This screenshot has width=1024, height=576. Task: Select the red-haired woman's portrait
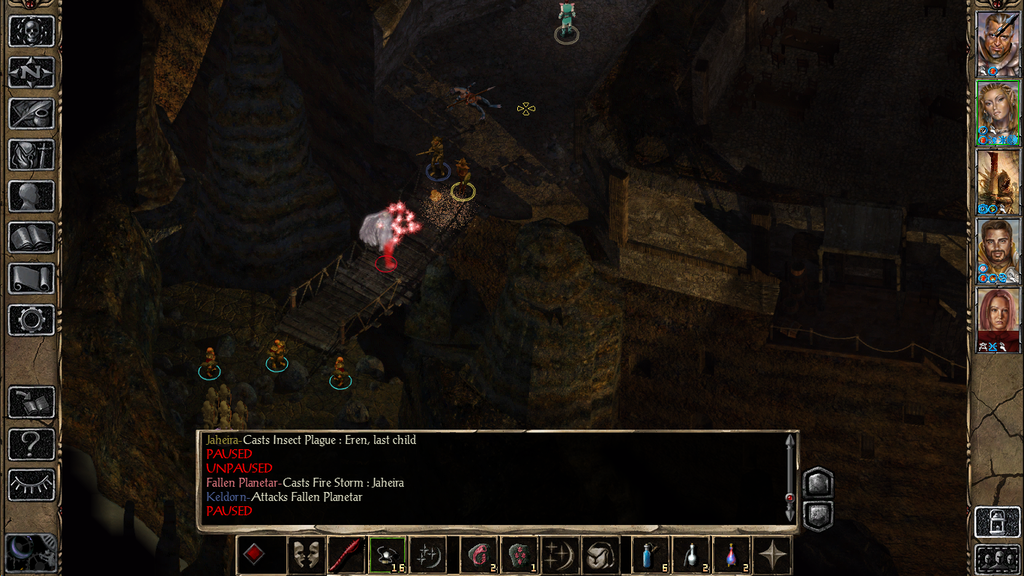997,320
